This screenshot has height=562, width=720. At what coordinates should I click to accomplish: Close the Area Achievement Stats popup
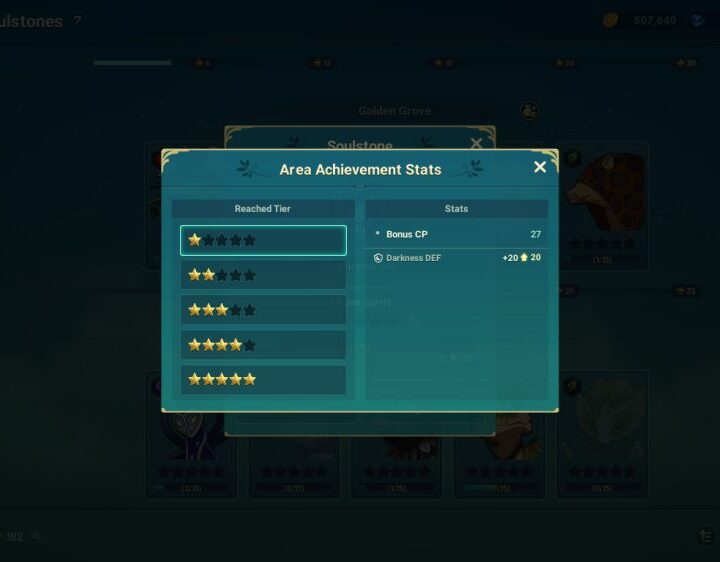[x=540, y=167]
